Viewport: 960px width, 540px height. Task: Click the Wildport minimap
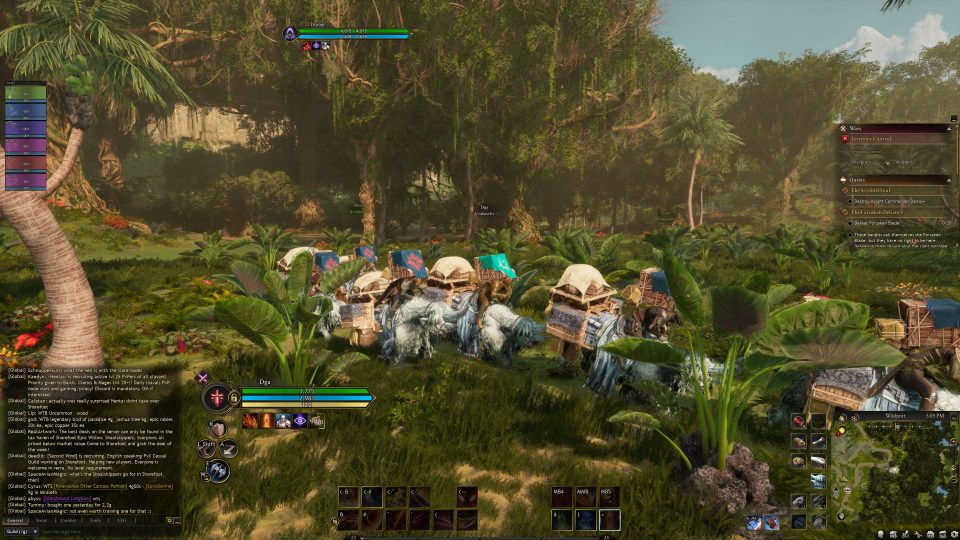[x=895, y=467]
